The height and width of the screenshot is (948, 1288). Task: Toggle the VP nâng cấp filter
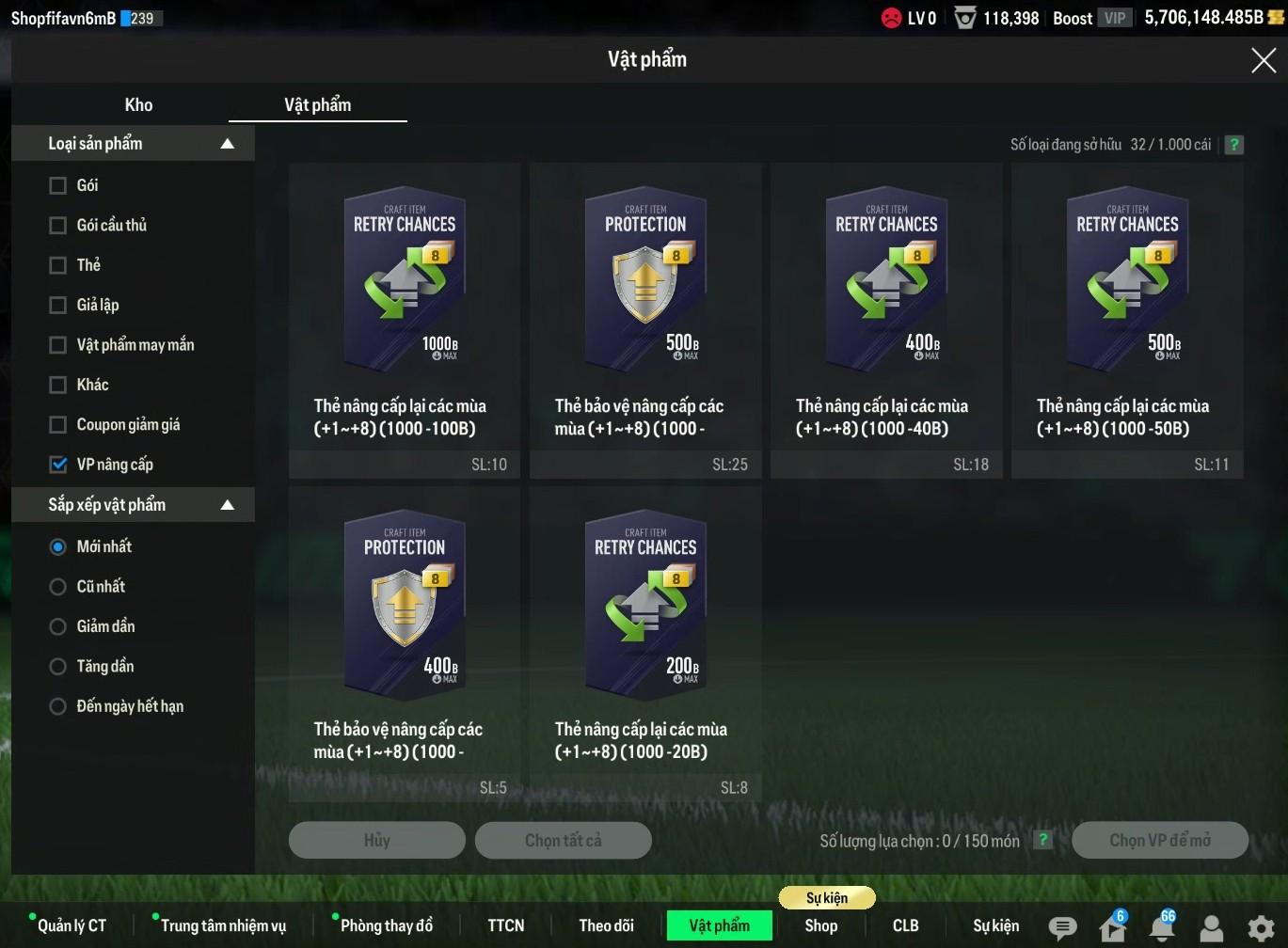pos(58,465)
